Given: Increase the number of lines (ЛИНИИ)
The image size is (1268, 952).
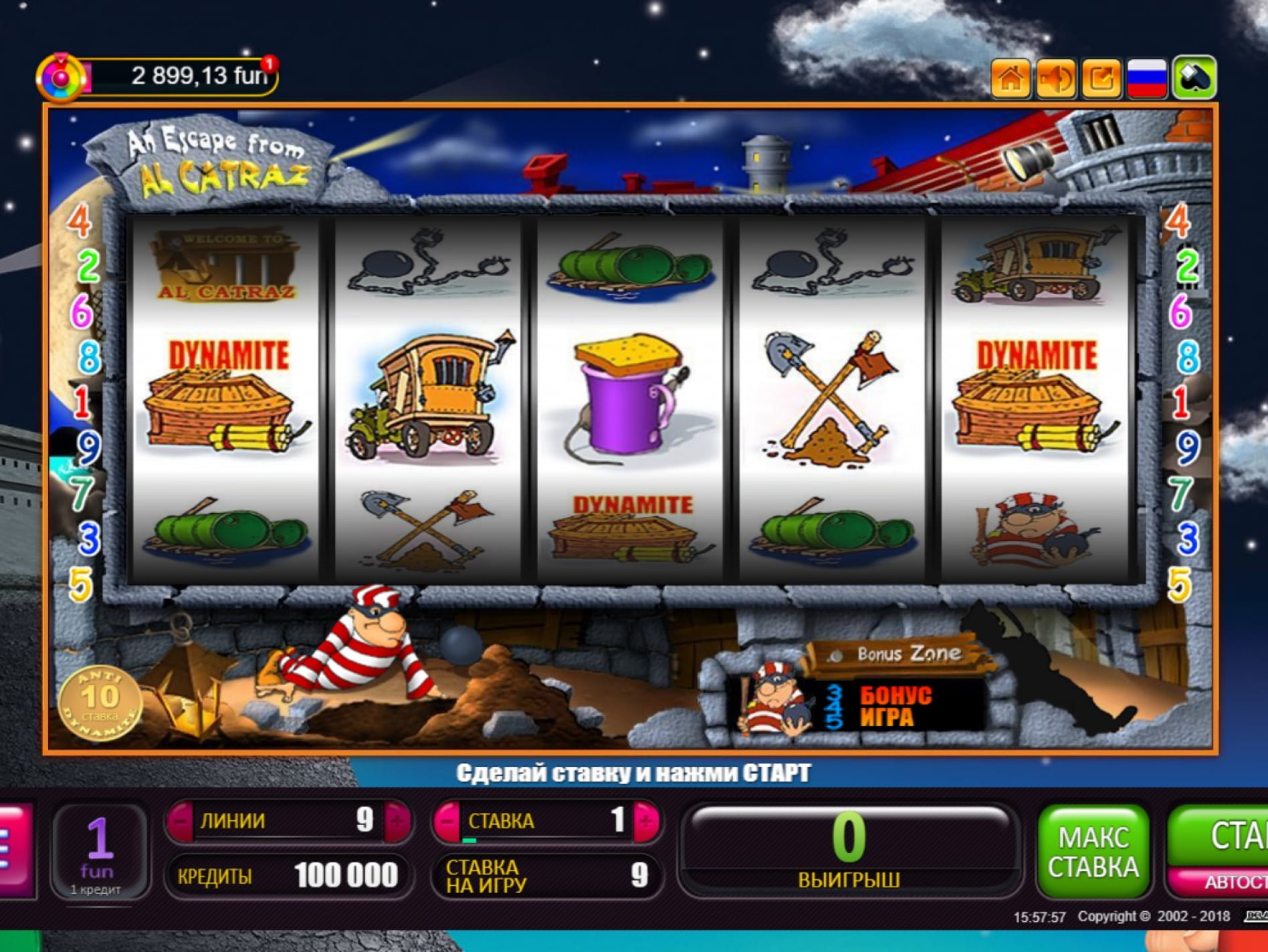Looking at the screenshot, I should pyautogui.click(x=397, y=820).
